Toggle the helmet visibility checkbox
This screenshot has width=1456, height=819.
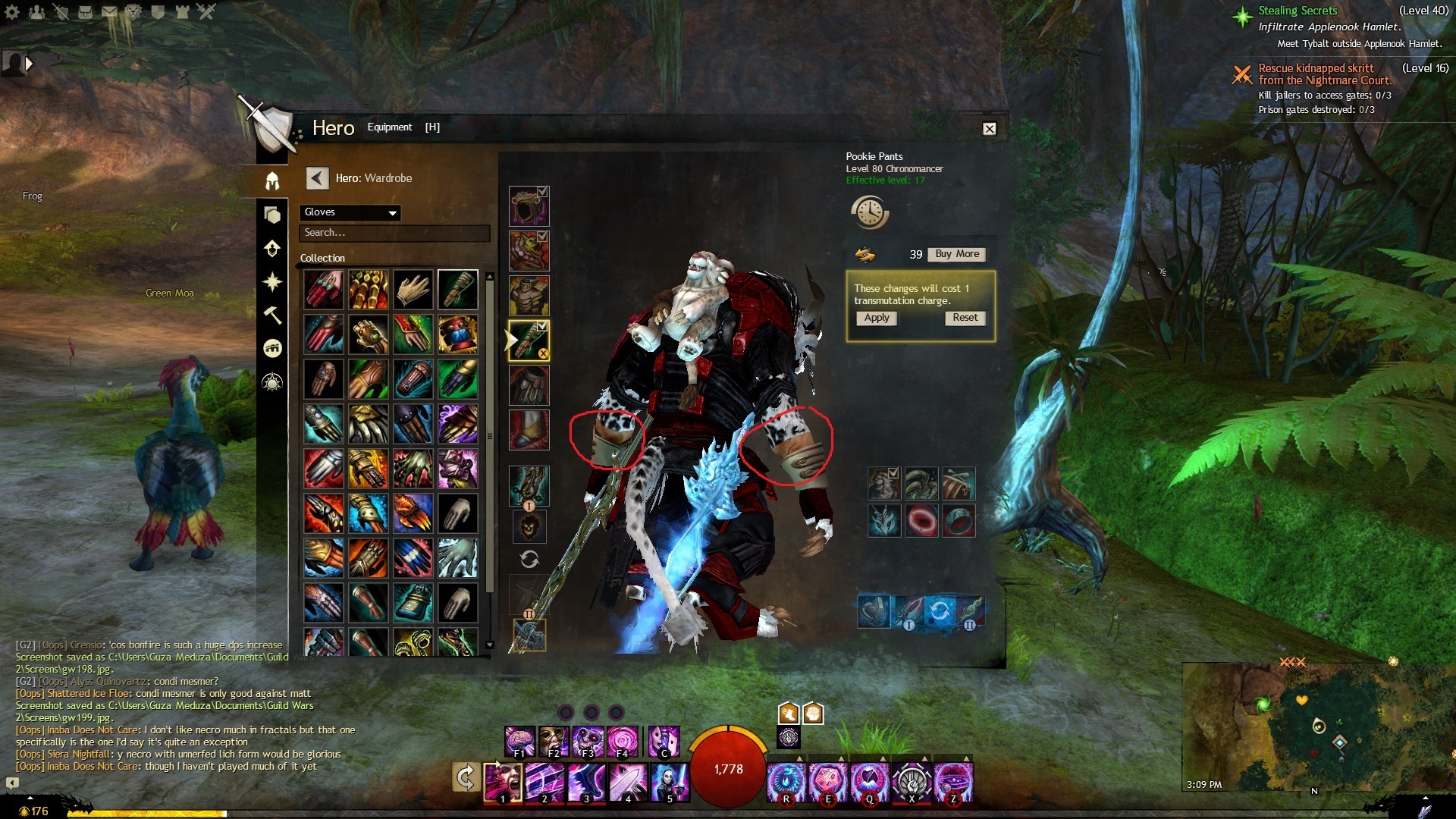pyautogui.click(x=542, y=192)
